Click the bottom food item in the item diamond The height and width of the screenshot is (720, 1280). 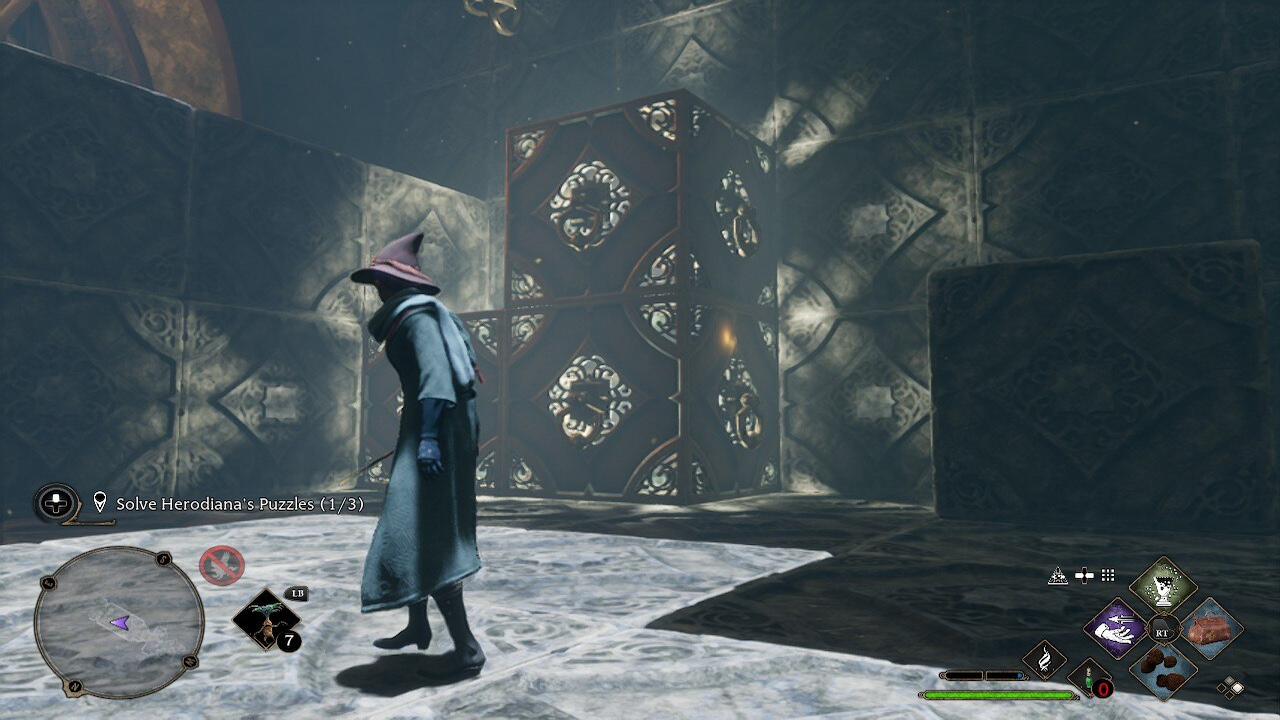[1162, 671]
